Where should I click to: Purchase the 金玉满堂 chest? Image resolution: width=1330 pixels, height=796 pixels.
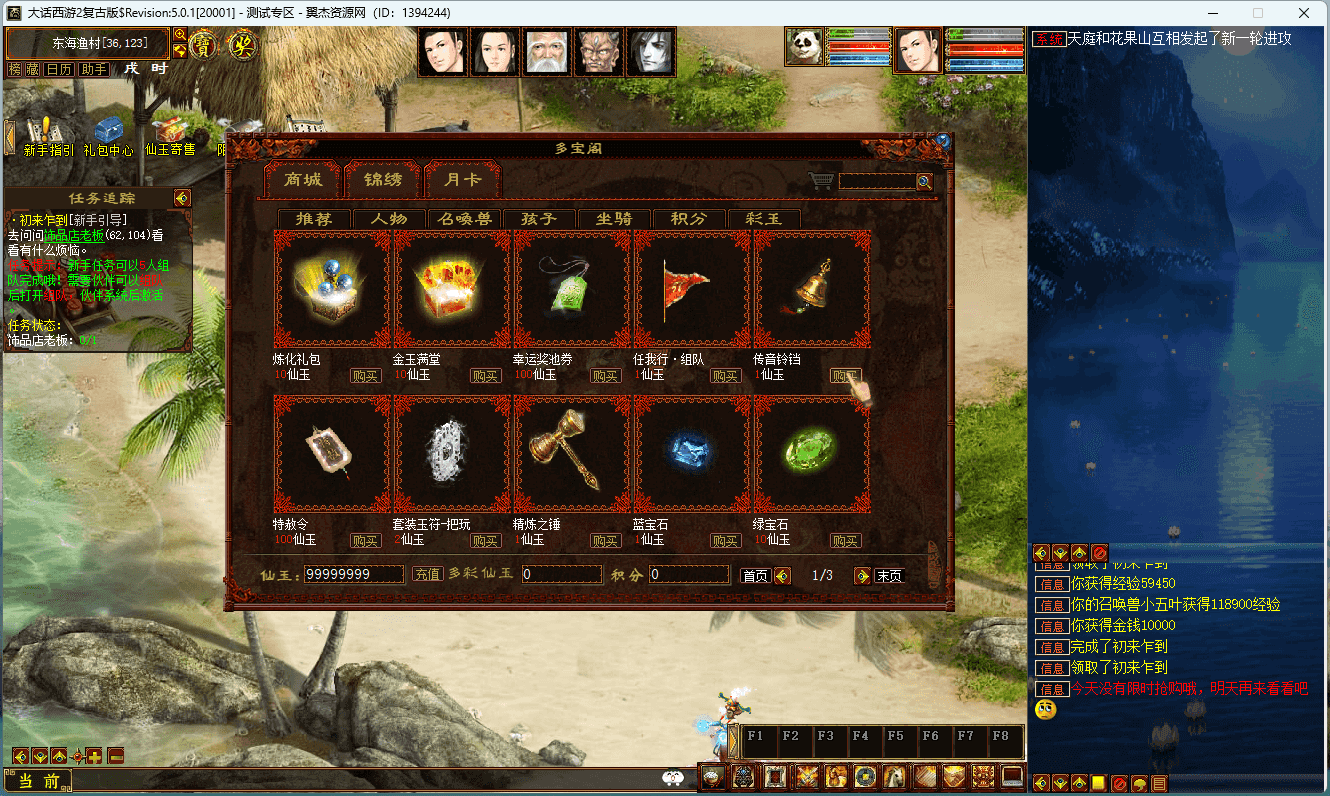point(485,376)
